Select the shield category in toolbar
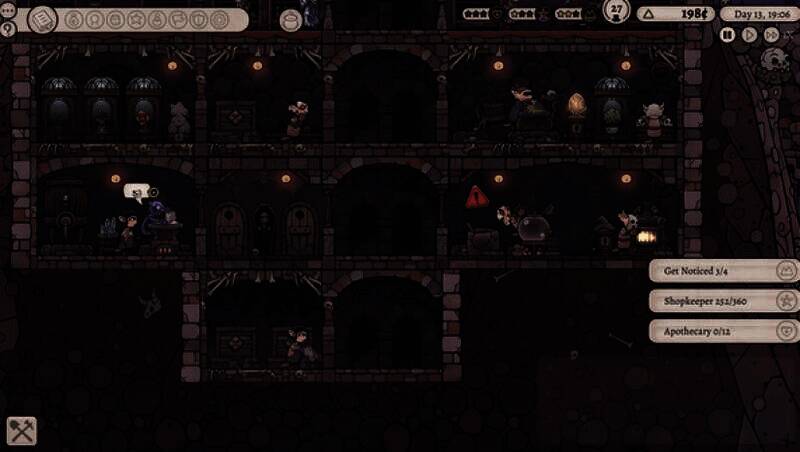 pos(199,19)
